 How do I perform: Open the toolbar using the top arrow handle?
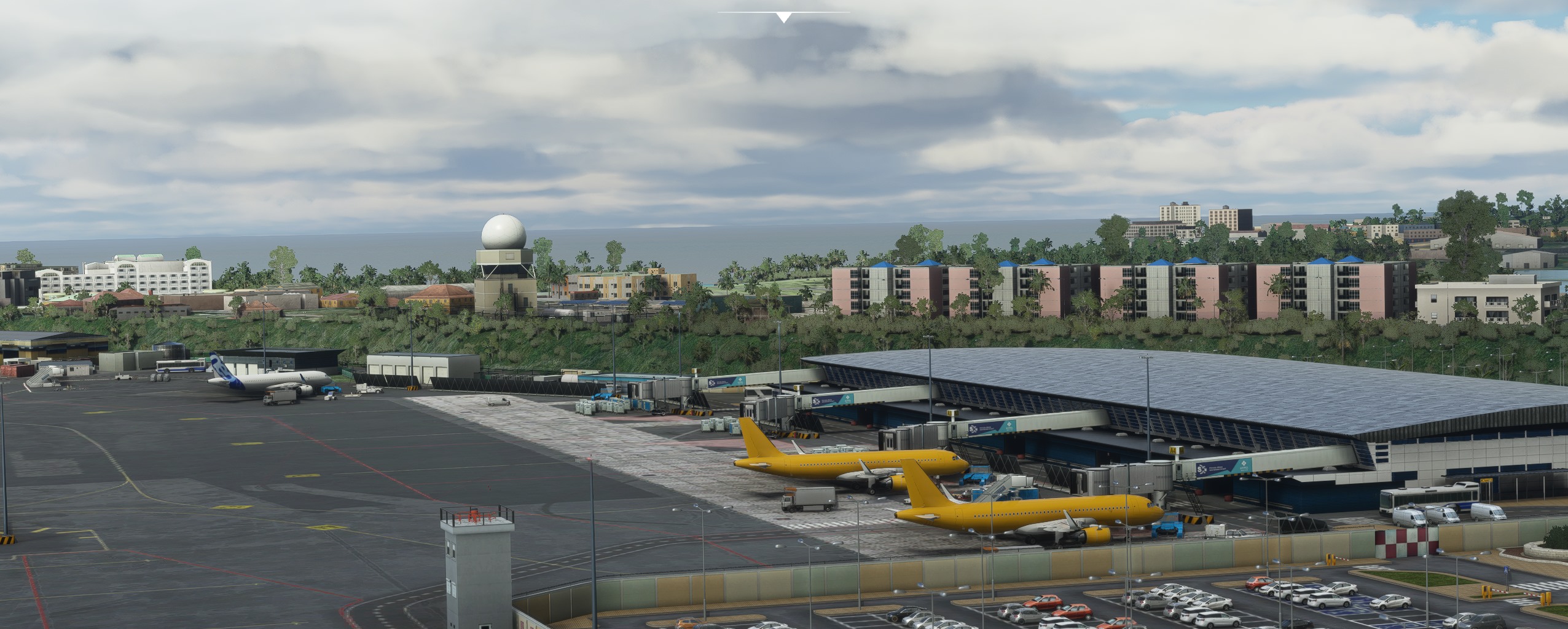pyautogui.click(x=783, y=18)
